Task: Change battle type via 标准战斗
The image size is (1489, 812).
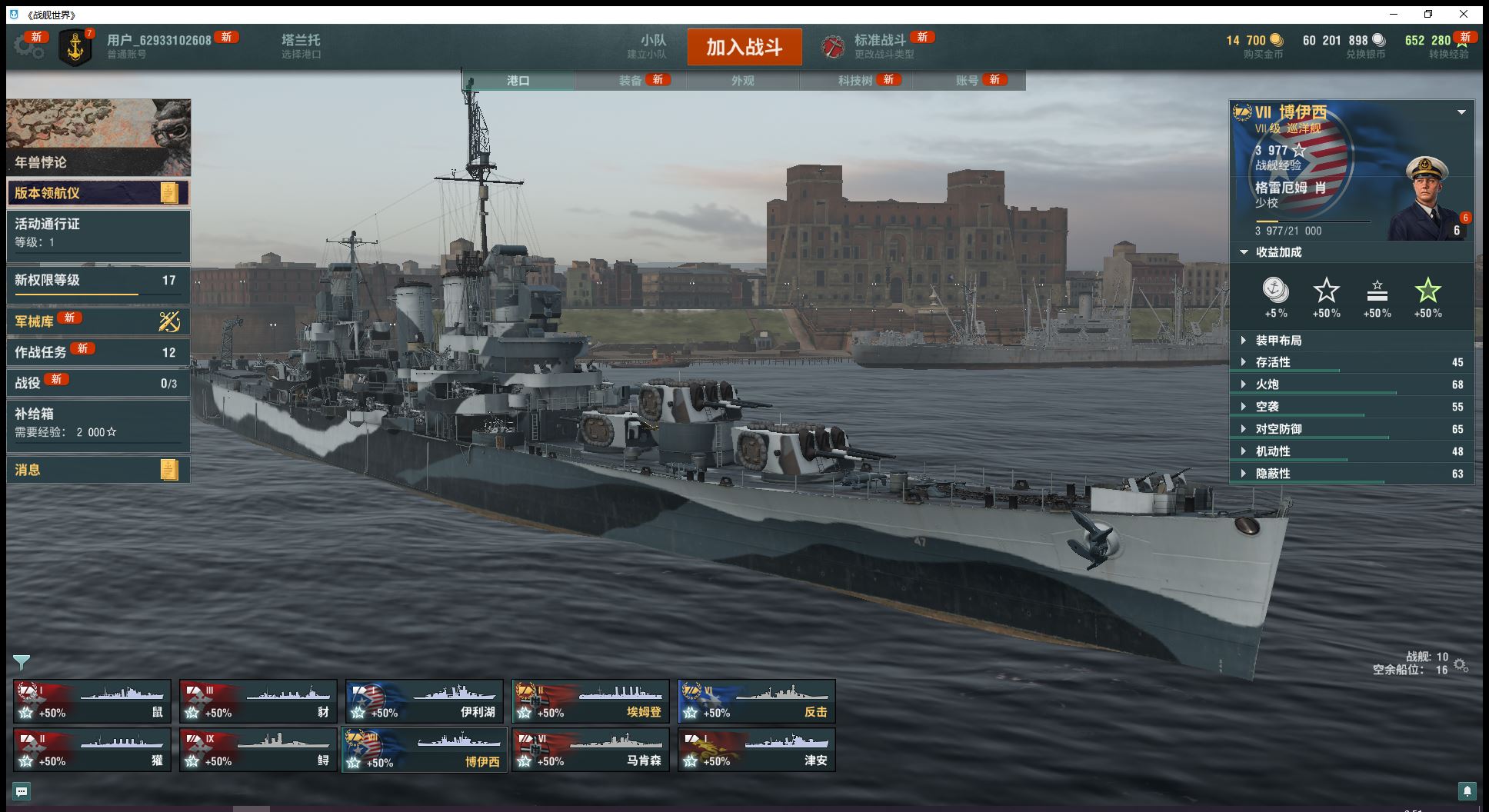Action: click(x=879, y=45)
